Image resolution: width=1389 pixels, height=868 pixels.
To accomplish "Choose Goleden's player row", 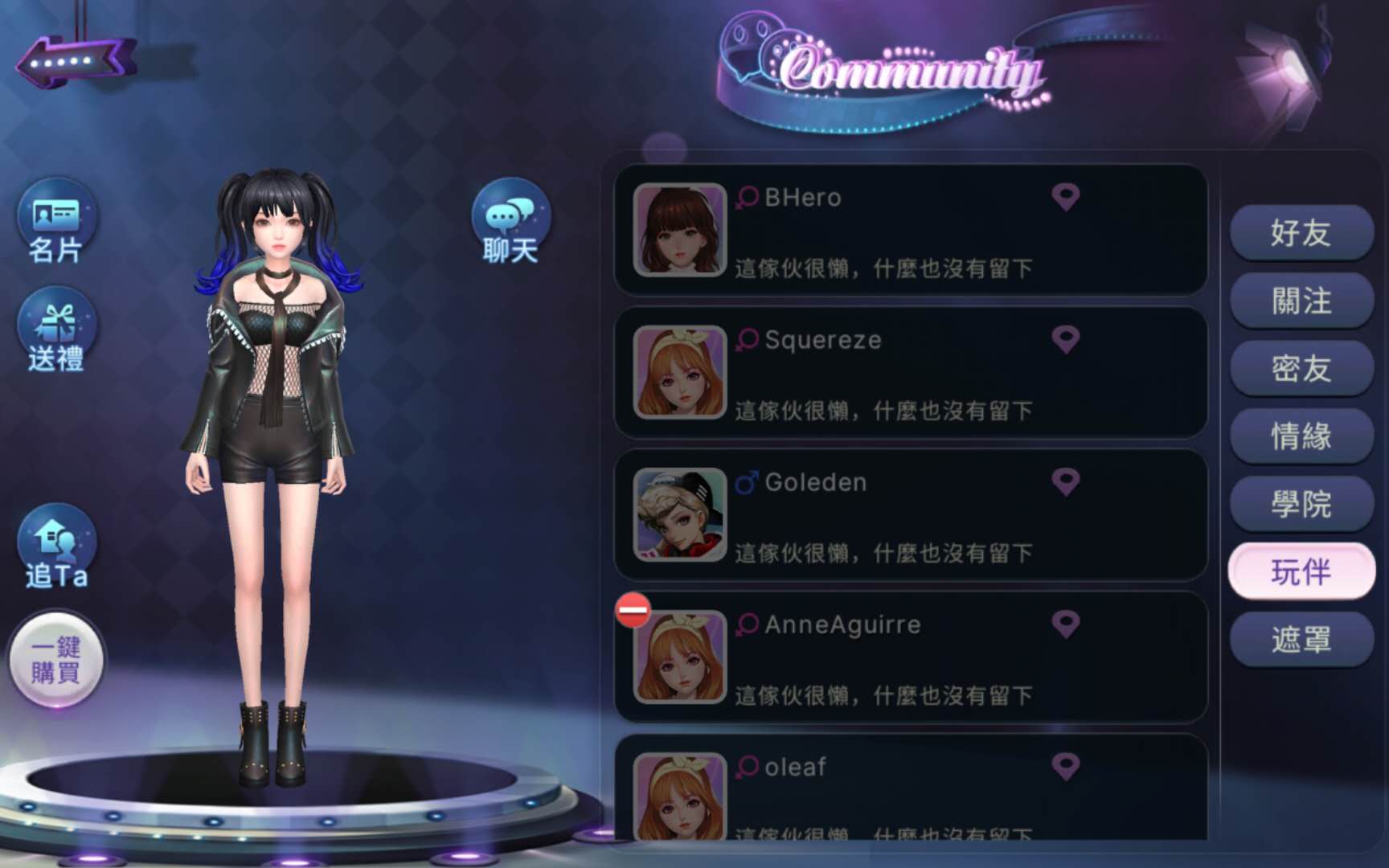I will (x=910, y=515).
